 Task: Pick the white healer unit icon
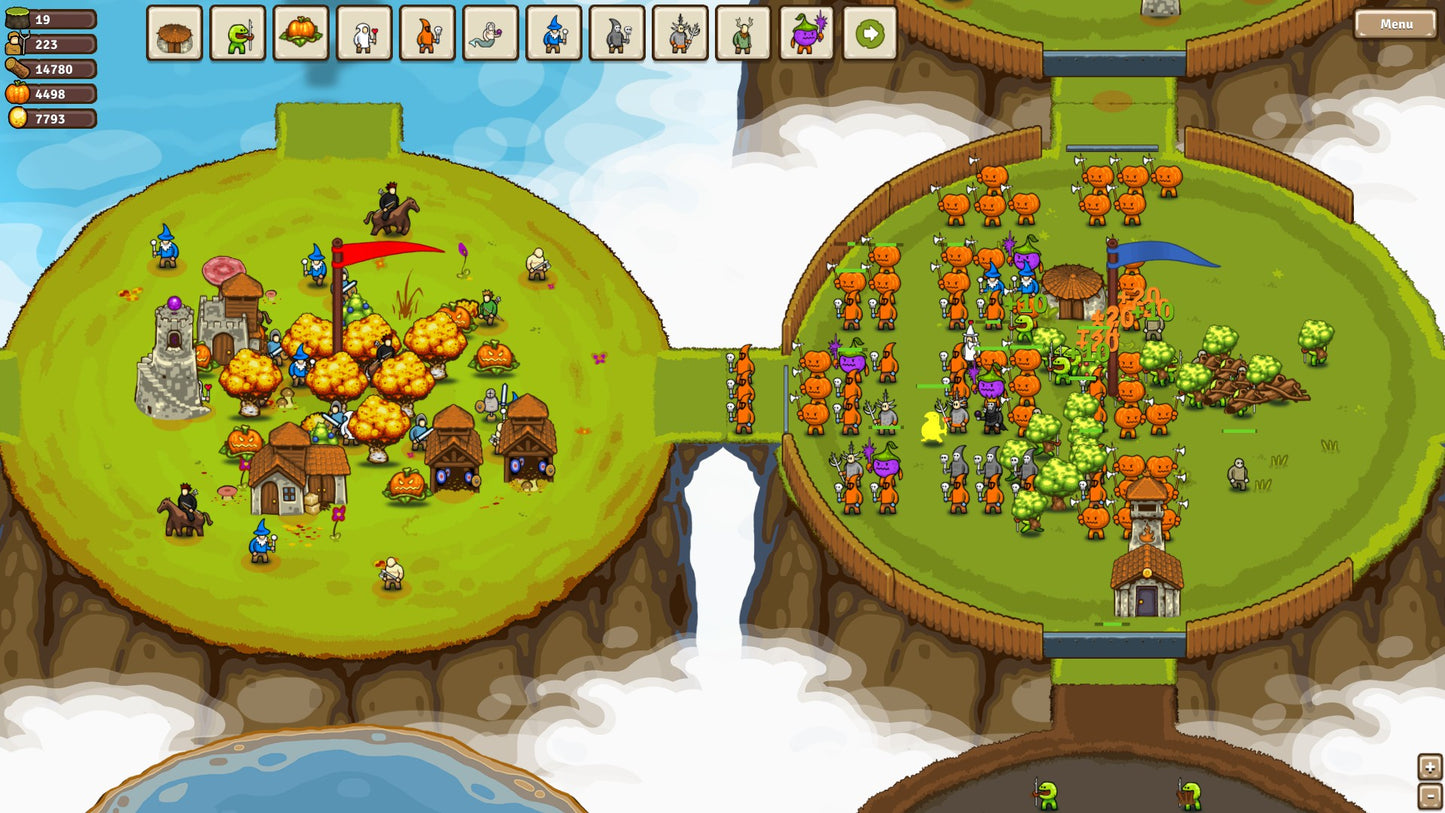[364, 33]
